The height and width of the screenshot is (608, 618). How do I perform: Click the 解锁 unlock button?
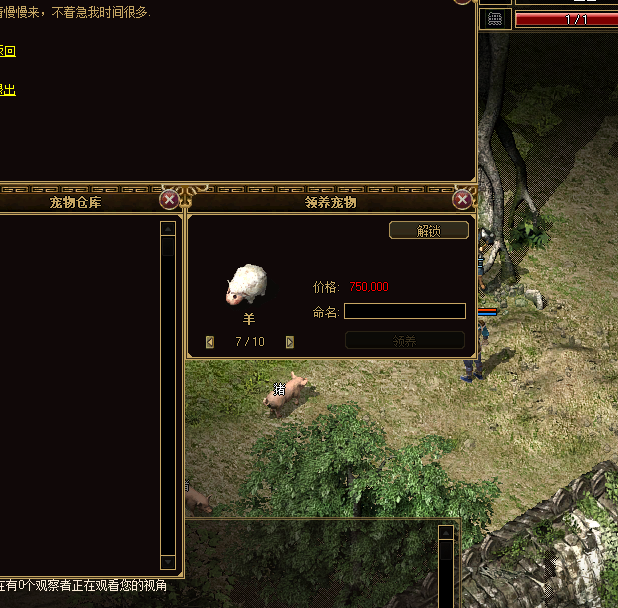click(428, 230)
